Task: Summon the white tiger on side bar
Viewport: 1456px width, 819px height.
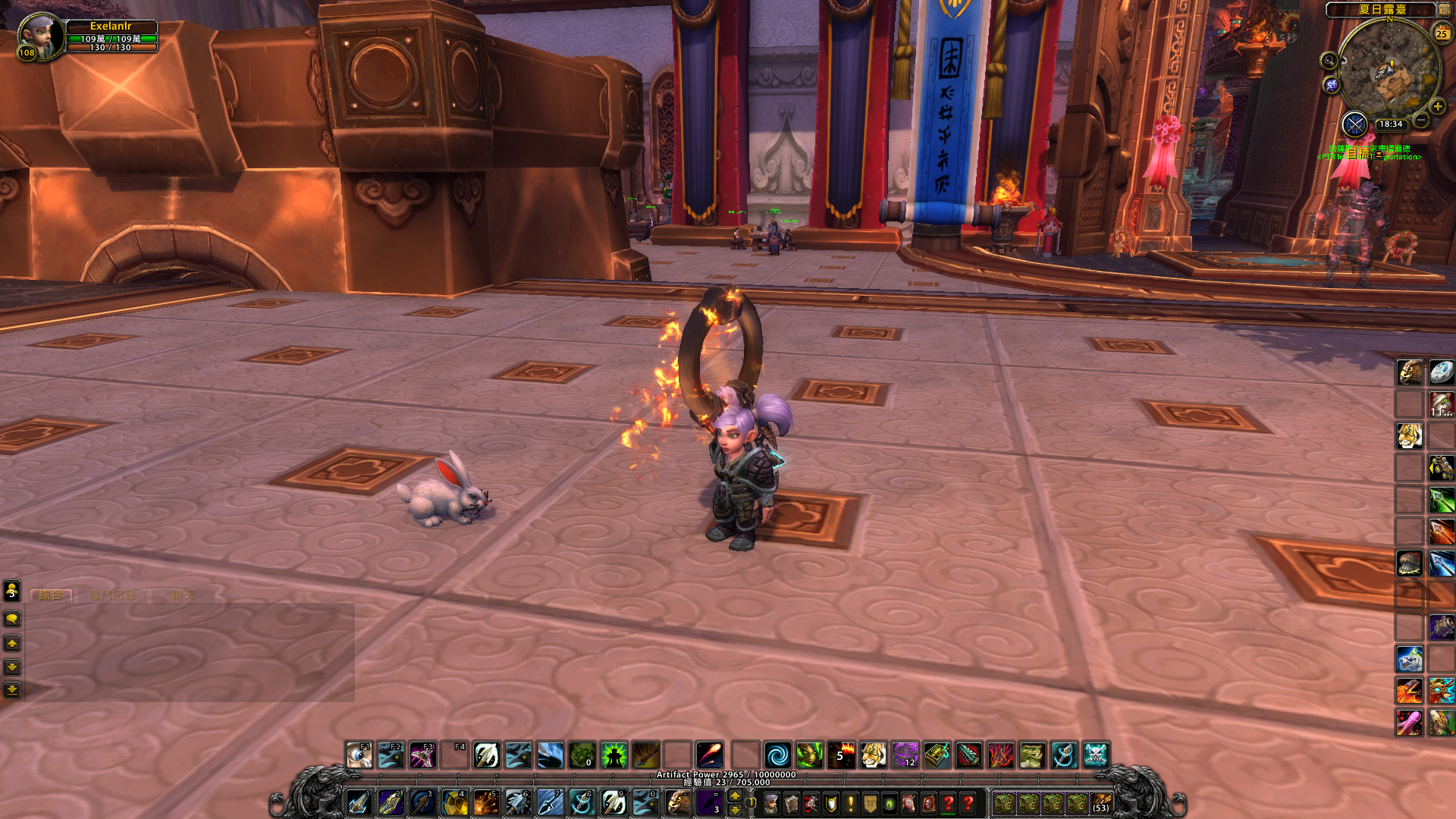Action: pyautogui.click(x=1410, y=436)
